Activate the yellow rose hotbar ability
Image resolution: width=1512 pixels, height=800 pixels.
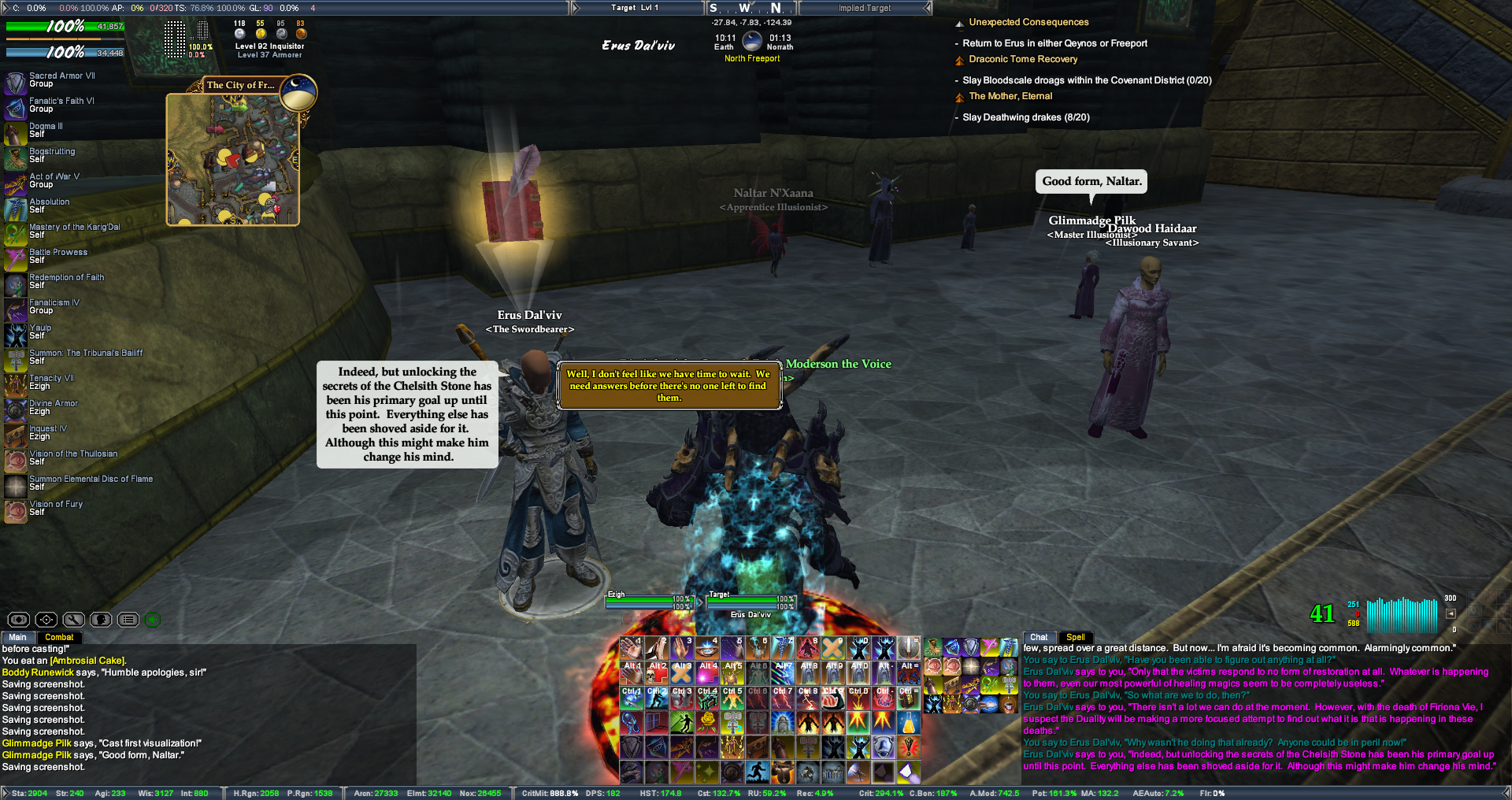coord(707,721)
